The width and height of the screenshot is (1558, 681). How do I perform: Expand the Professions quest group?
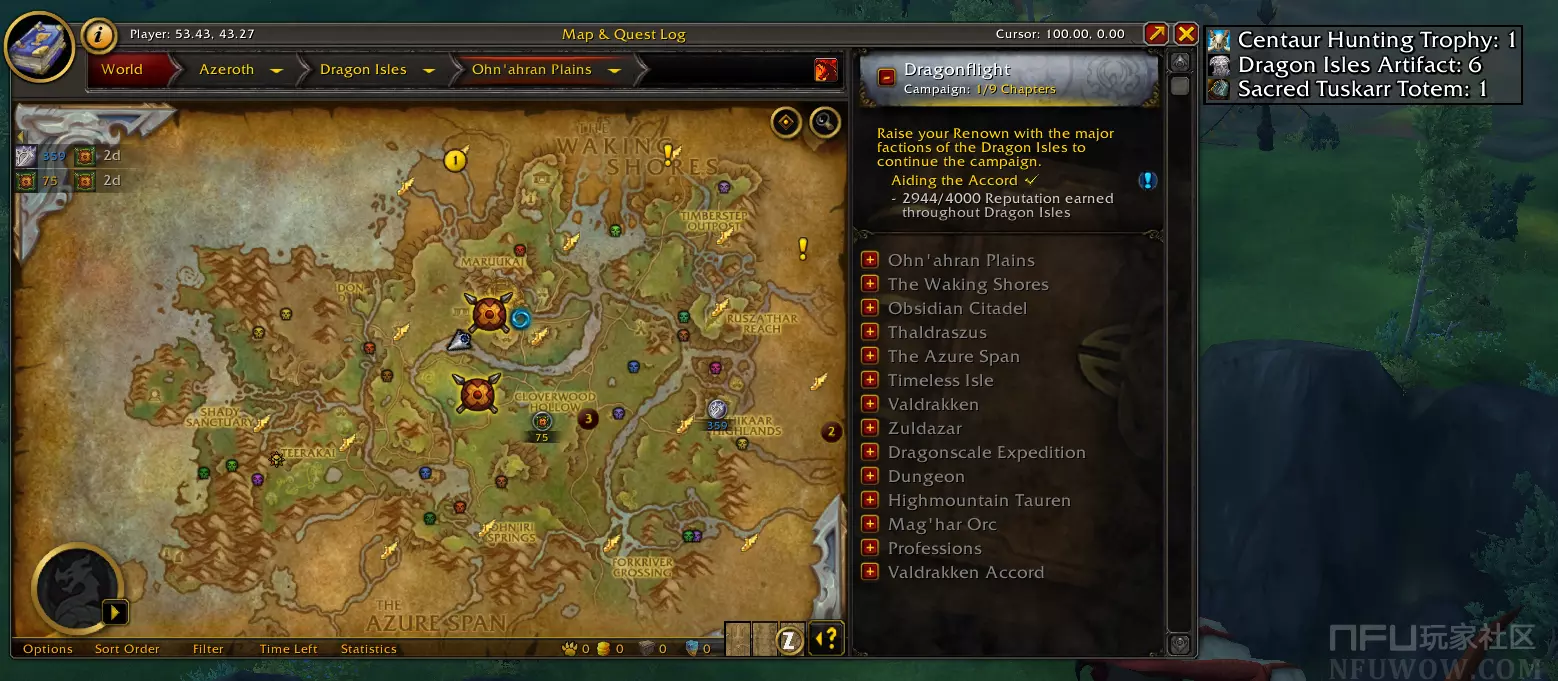870,548
